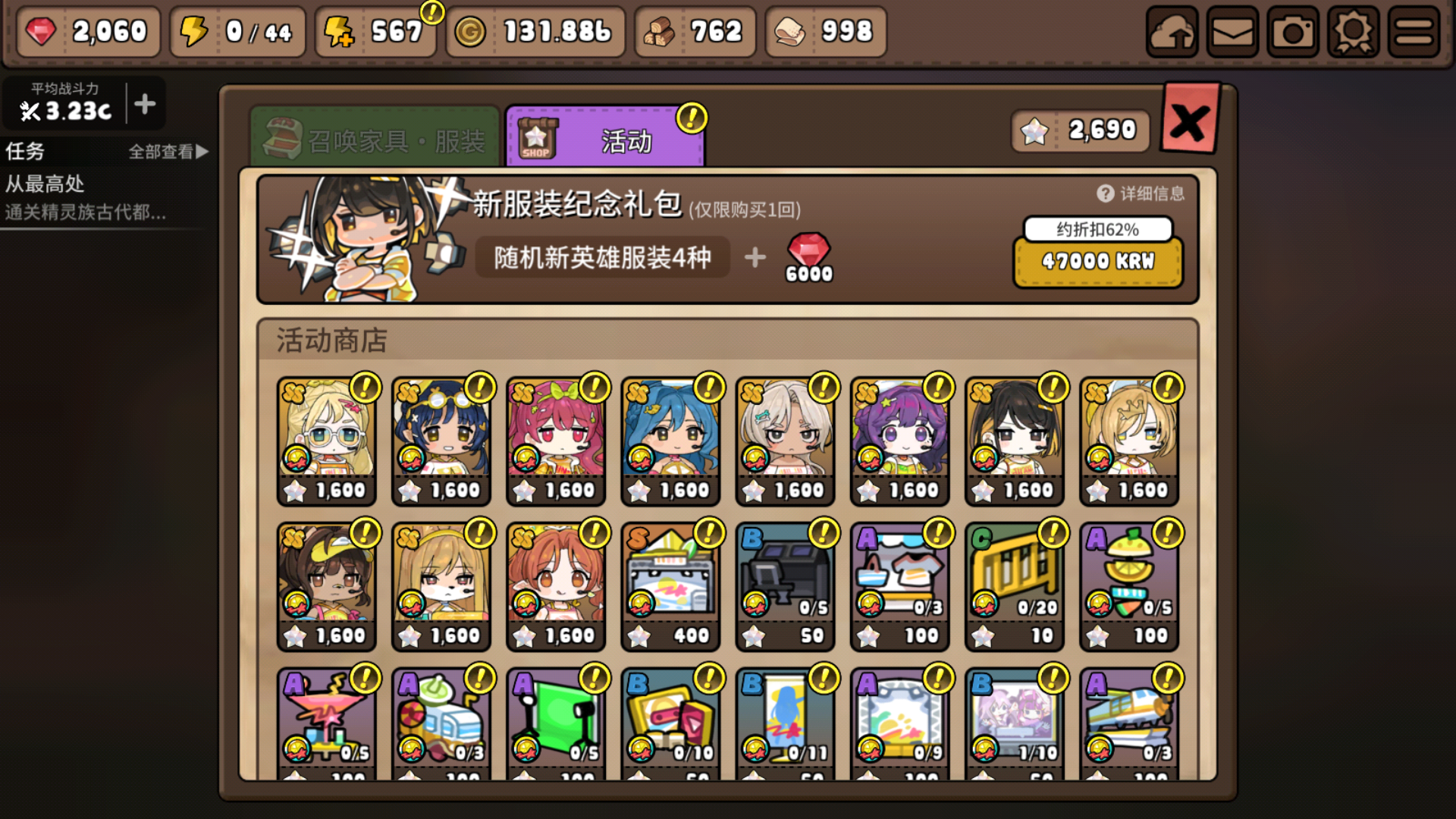Click the bread resource icon showing 998
Viewport: 1456px width, 819px height.
coord(789,31)
